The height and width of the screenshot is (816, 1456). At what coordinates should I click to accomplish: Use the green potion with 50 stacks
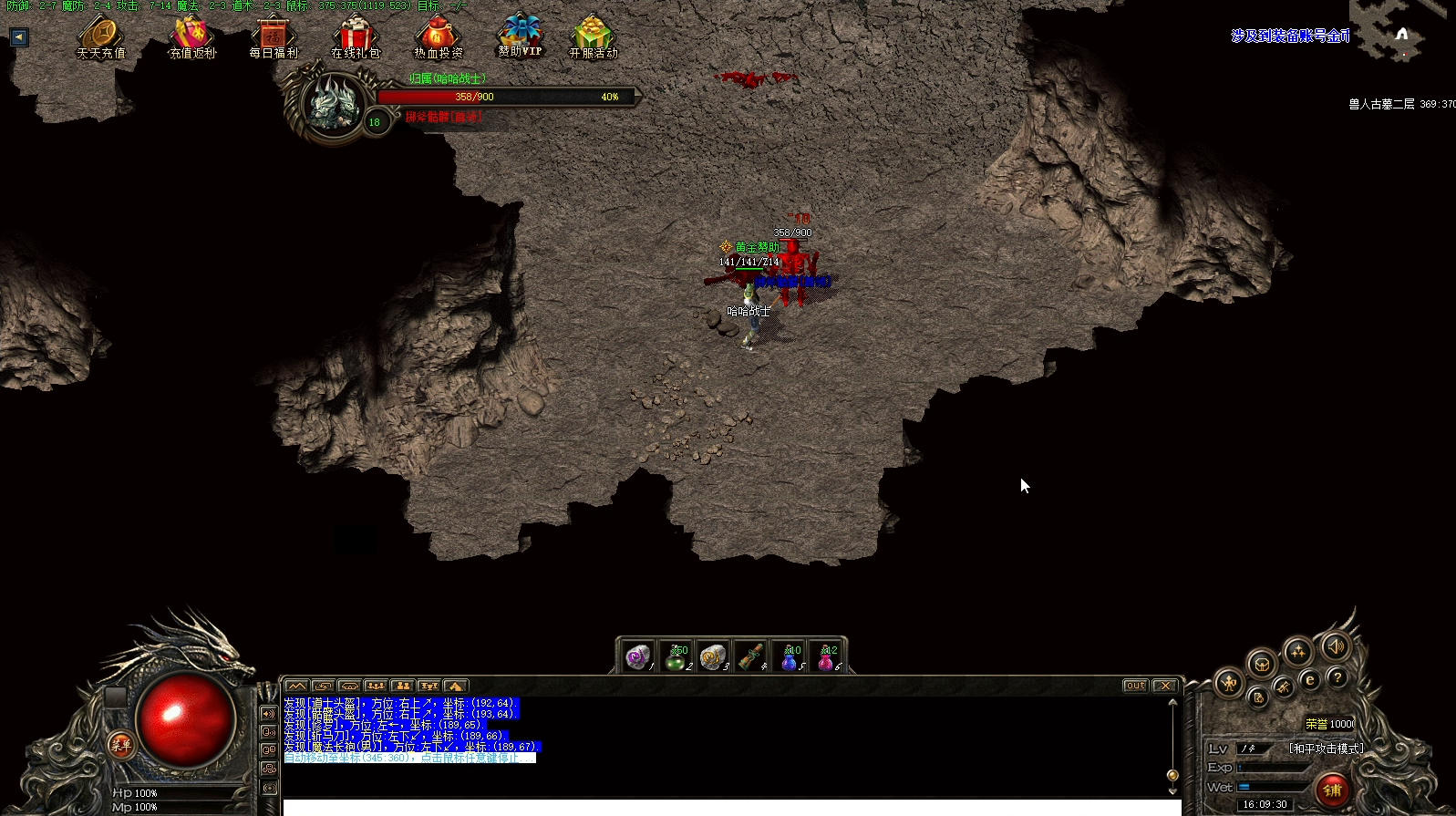click(676, 656)
